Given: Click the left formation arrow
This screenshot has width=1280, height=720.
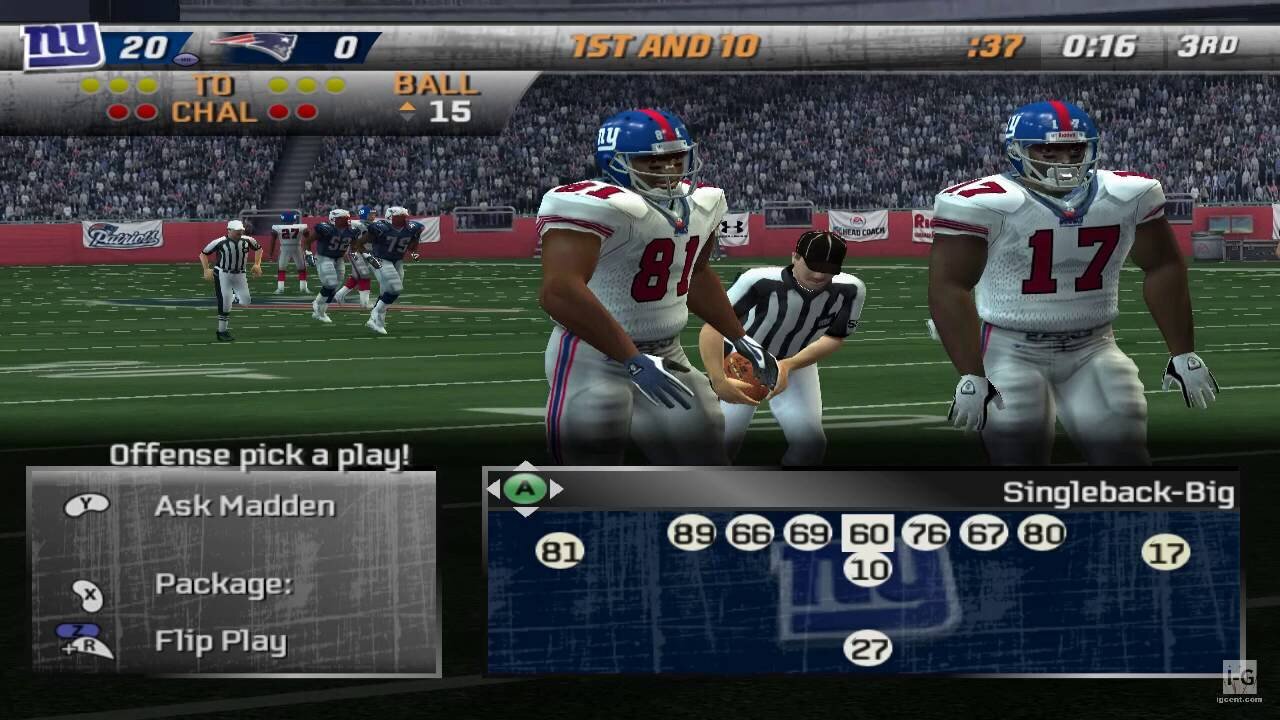Looking at the screenshot, I should point(493,489).
